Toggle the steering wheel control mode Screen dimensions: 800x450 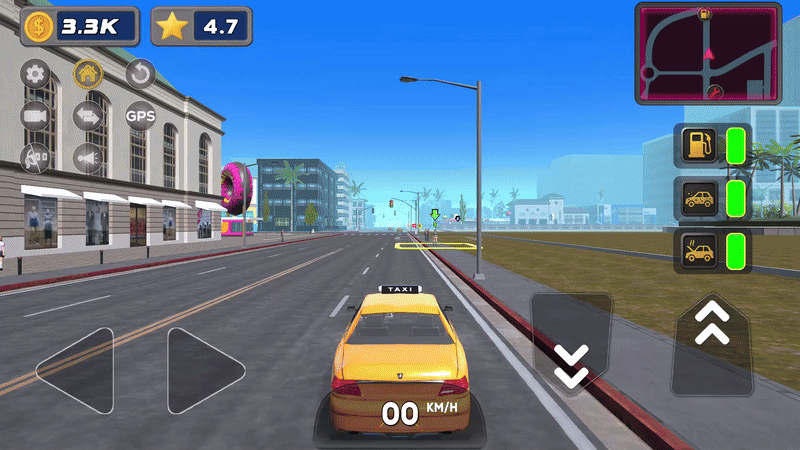click(37, 158)
